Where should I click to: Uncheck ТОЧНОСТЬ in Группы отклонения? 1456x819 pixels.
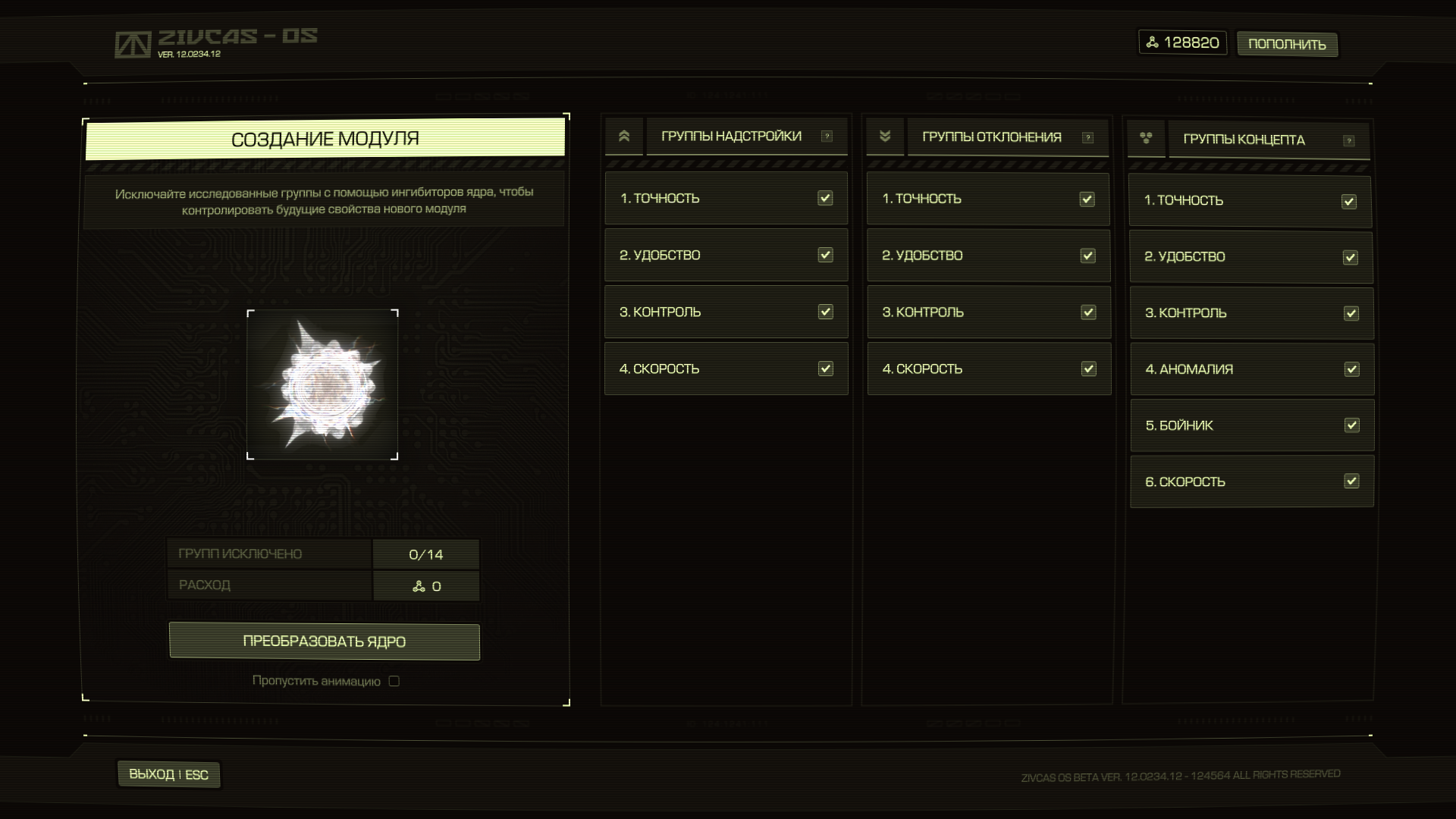coord(1087,199)
